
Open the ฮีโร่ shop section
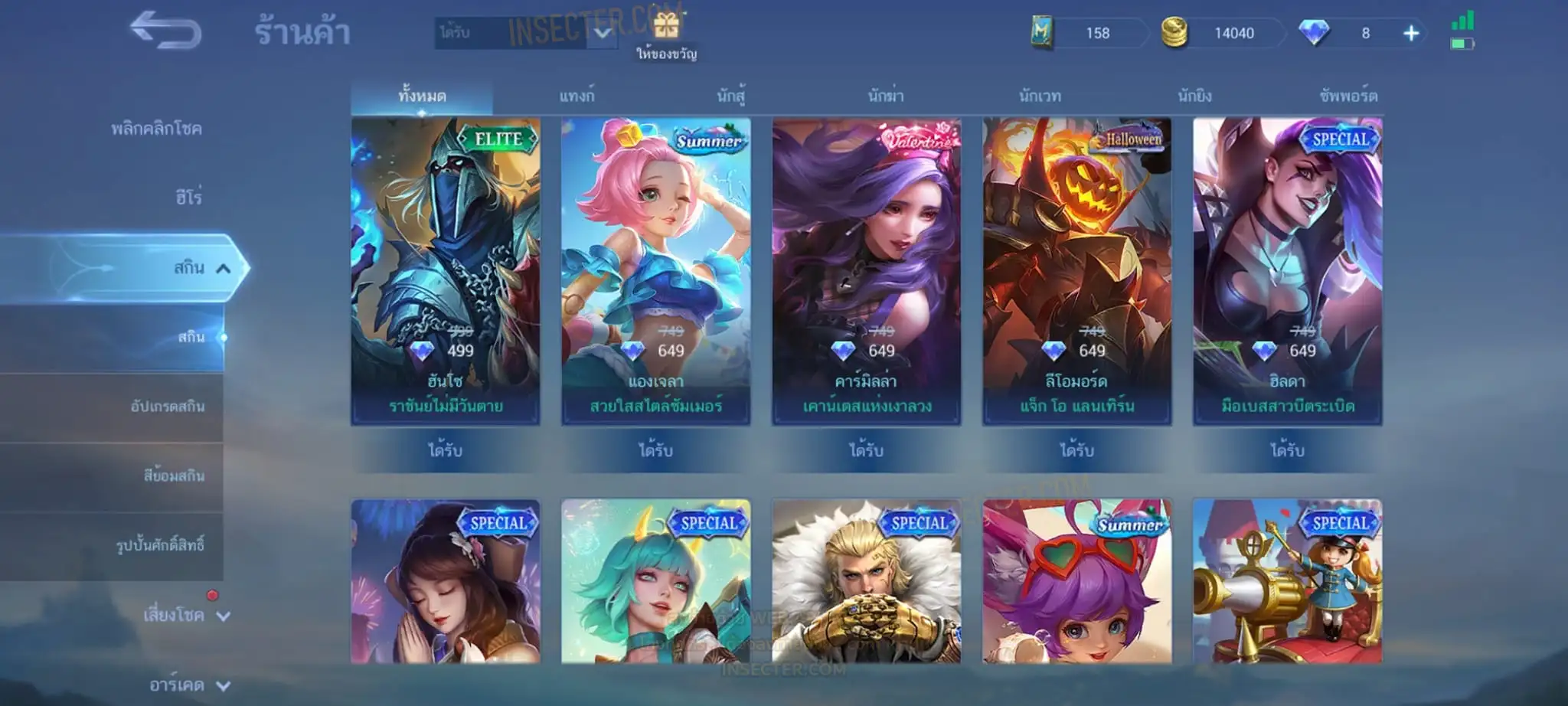(188, 198)
